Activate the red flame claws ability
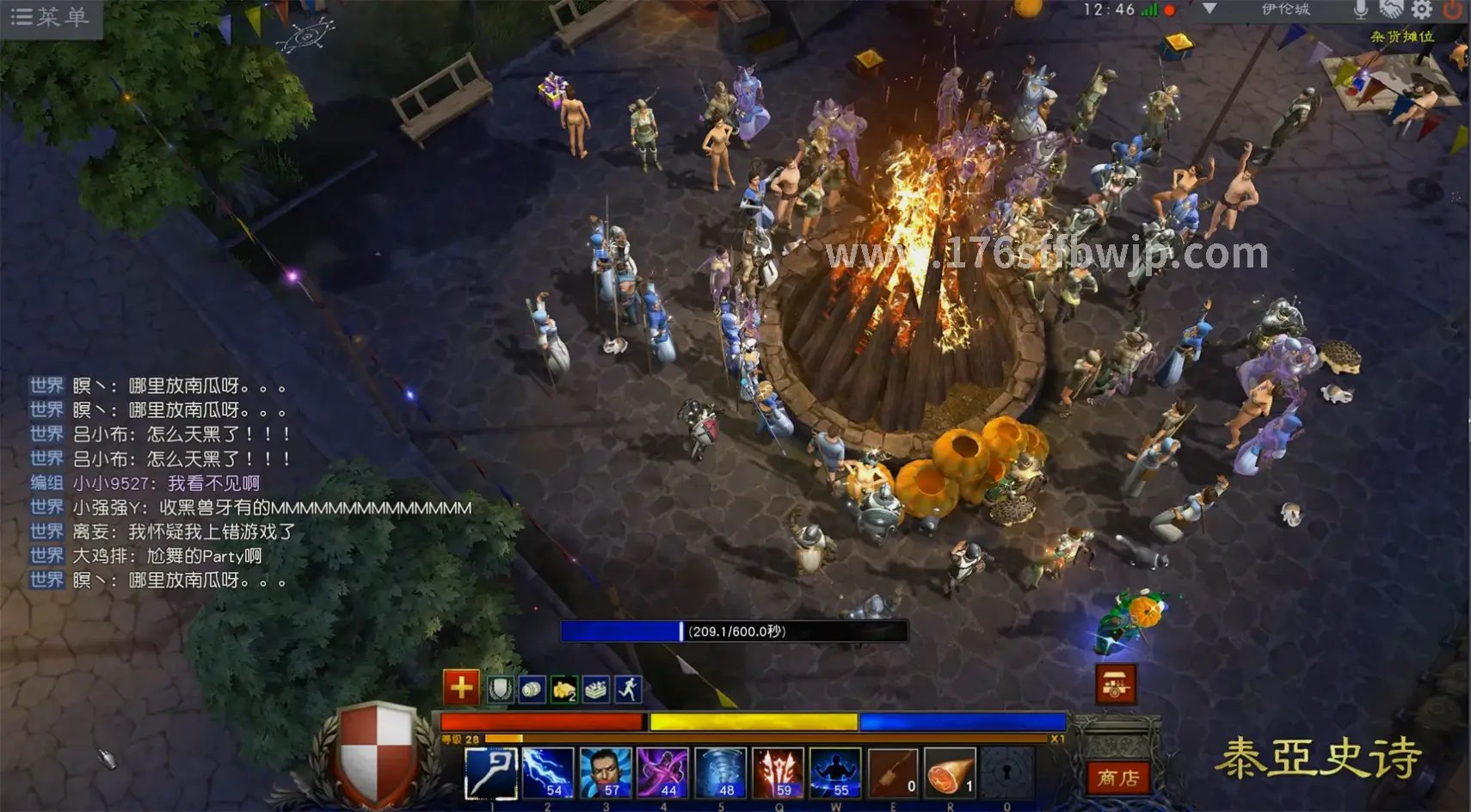 [x=778, y=772]
